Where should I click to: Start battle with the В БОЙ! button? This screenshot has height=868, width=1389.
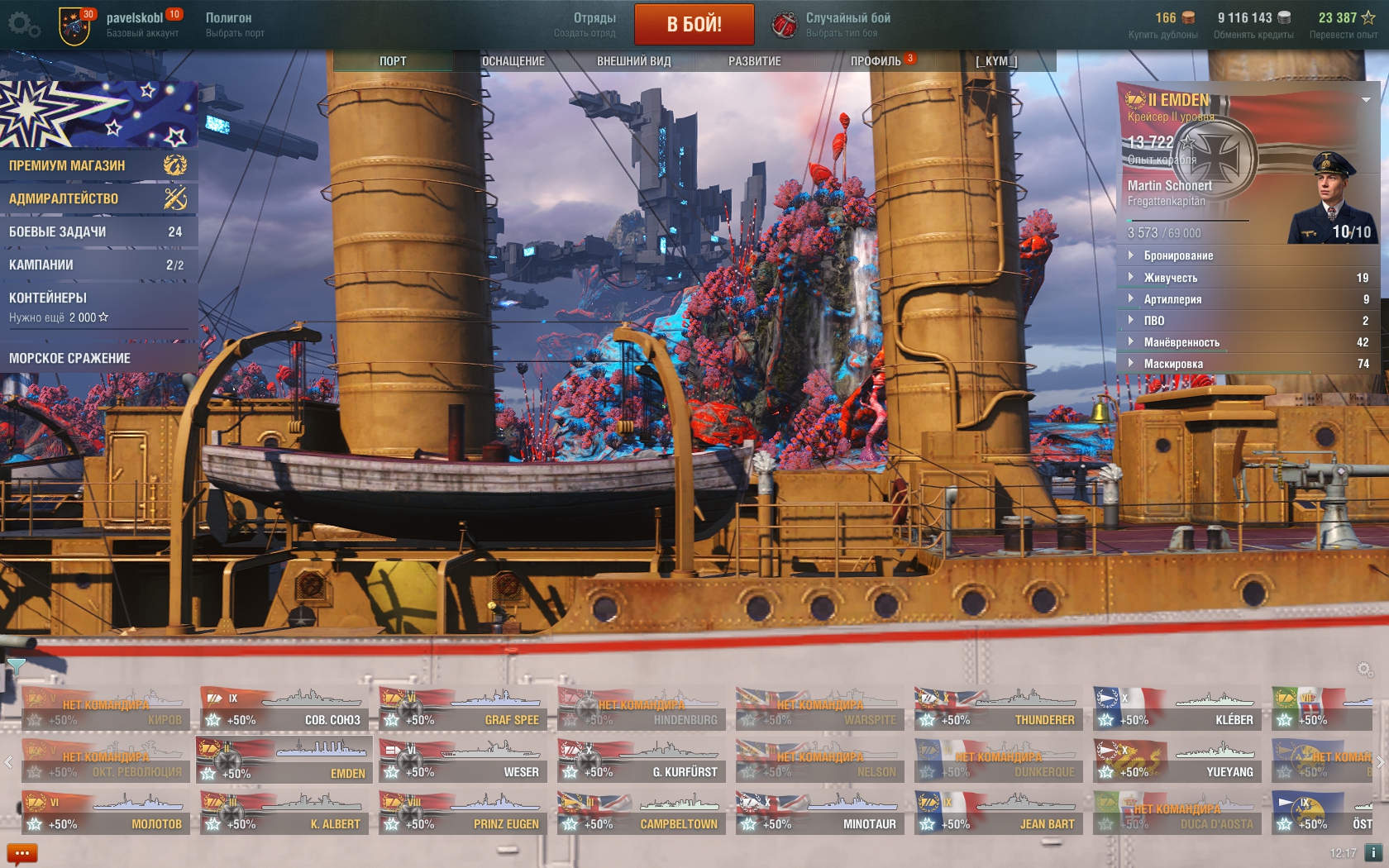[x=694, y=24]
